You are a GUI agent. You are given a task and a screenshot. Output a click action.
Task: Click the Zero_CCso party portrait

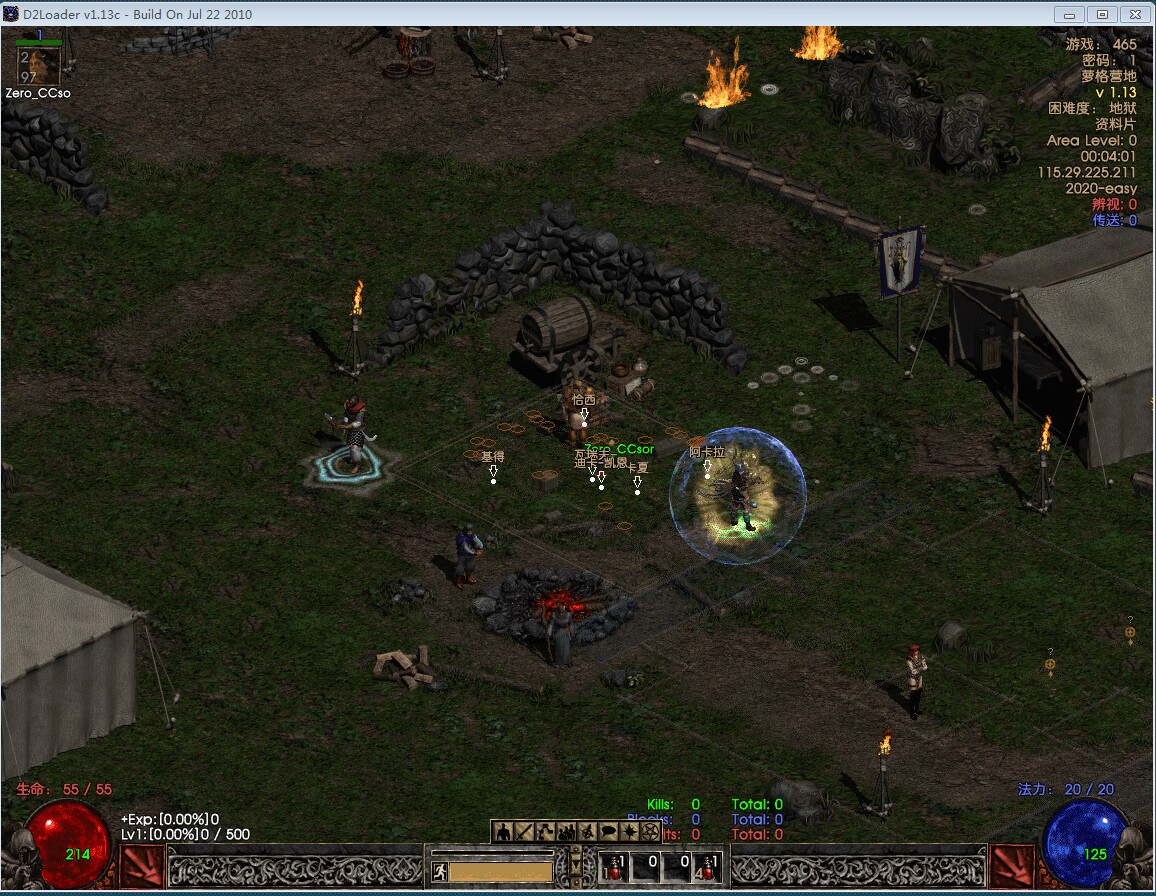(x=40, y=66)
